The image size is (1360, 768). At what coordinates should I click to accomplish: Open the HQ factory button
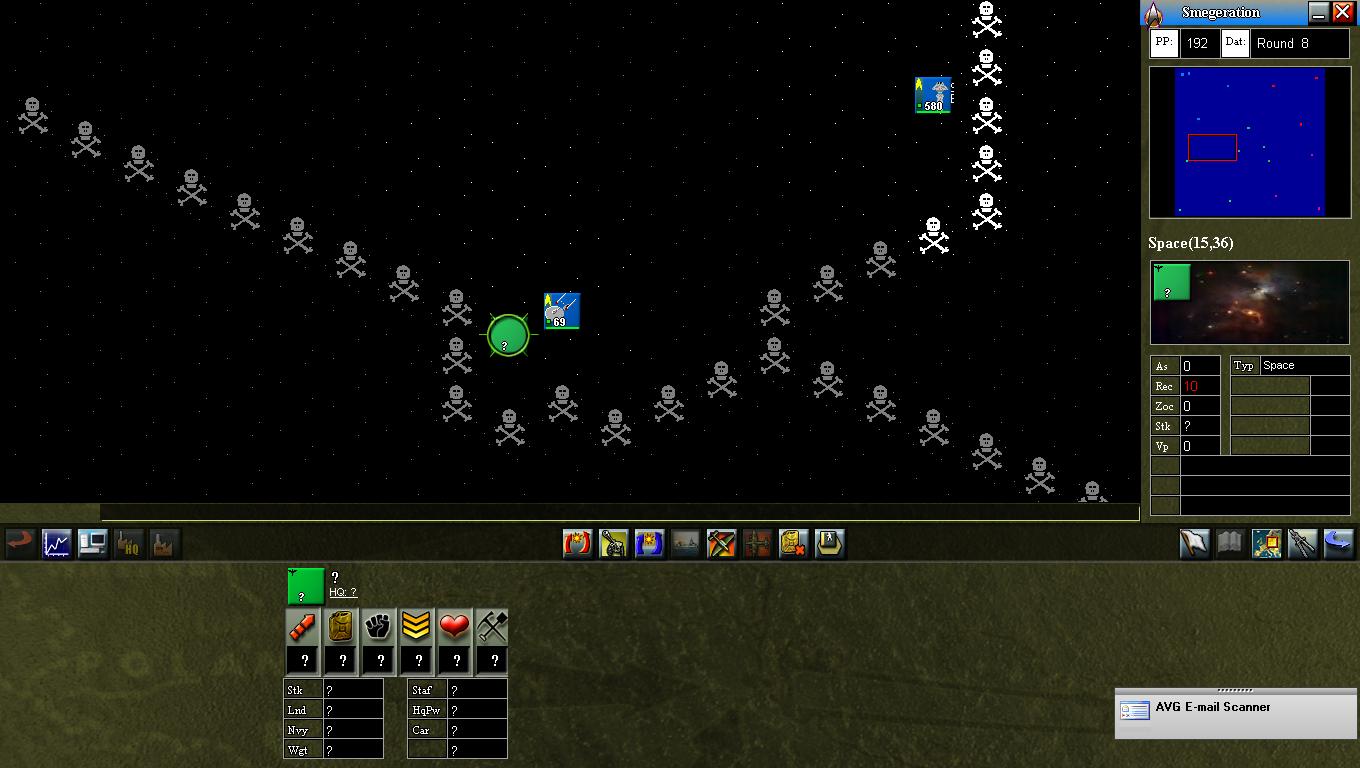pyautogui.click(x=128, y=543)
